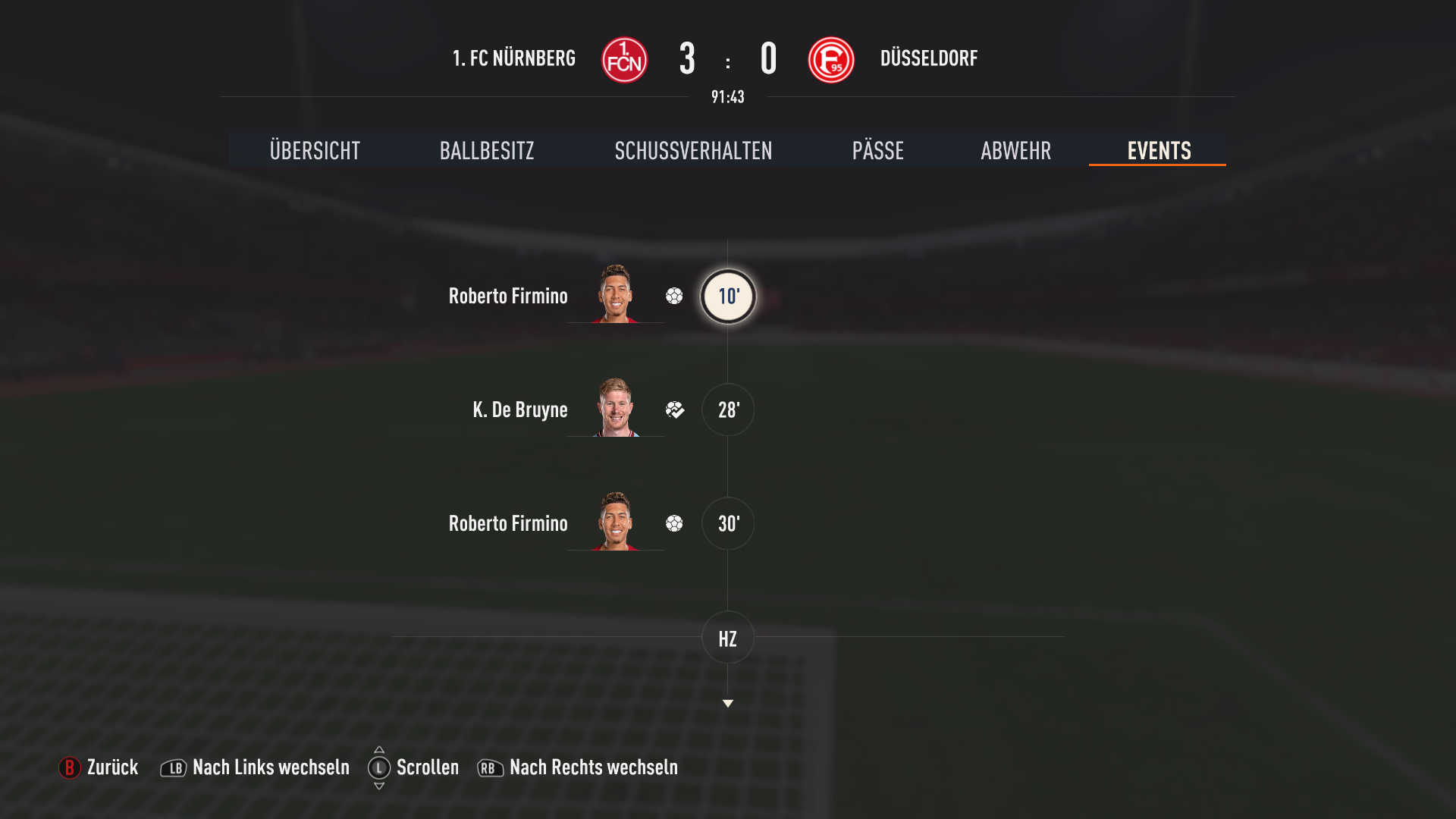
Task: Select K. De Bruyne's player portrait
Action: (x=615, y=408)
